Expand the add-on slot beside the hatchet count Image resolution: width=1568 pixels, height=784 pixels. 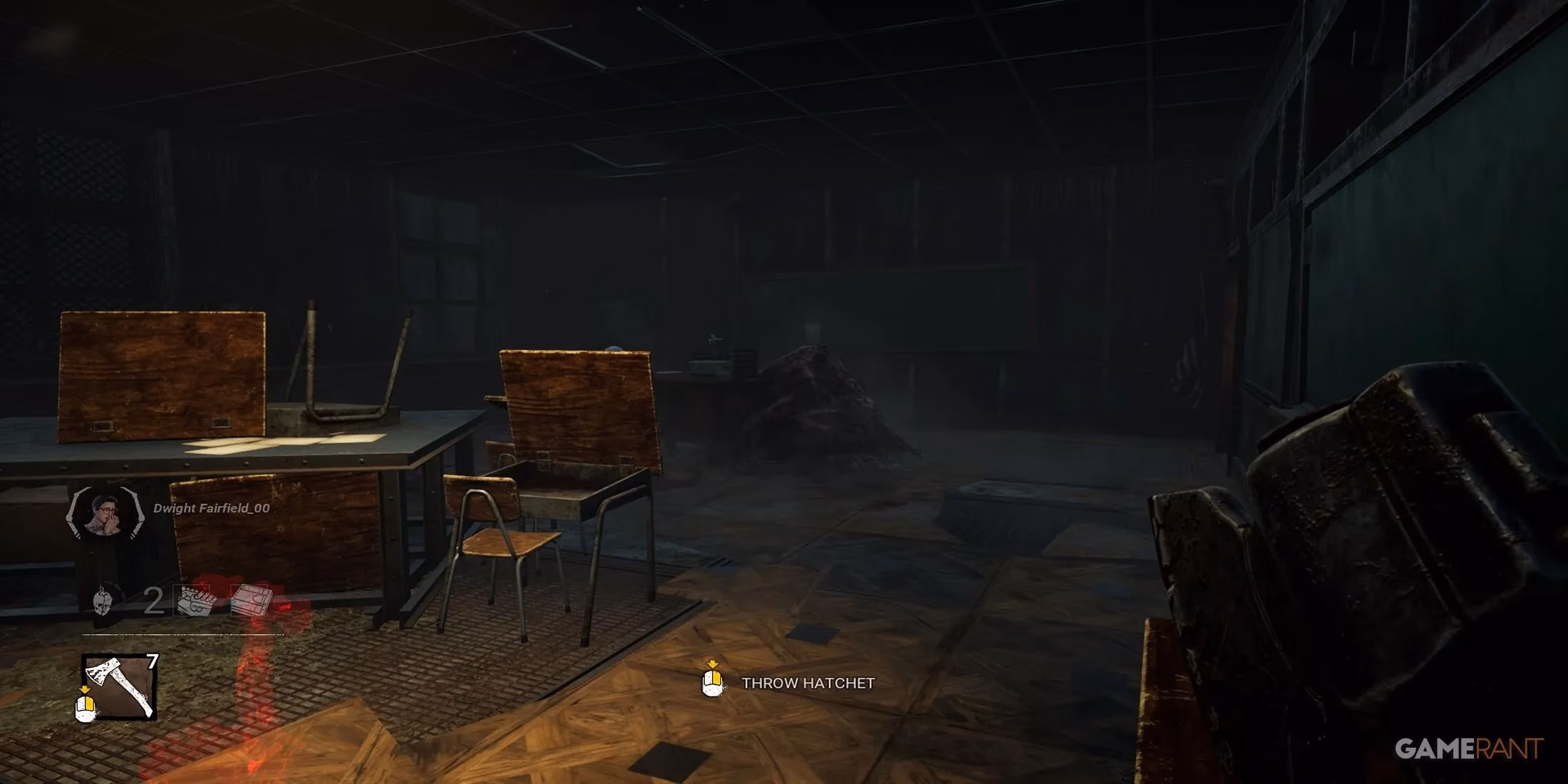[x=192, y=599]
